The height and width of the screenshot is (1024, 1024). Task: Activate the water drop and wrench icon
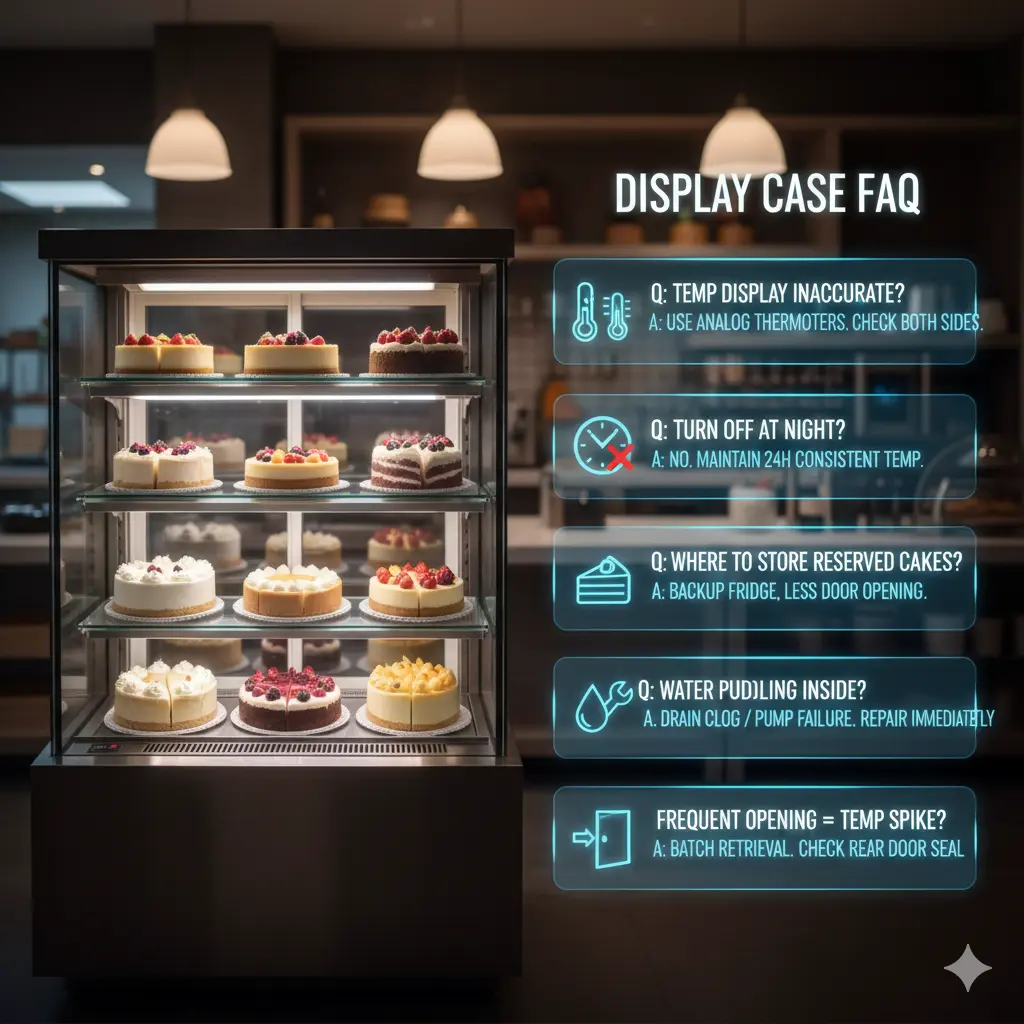point(603,706)
